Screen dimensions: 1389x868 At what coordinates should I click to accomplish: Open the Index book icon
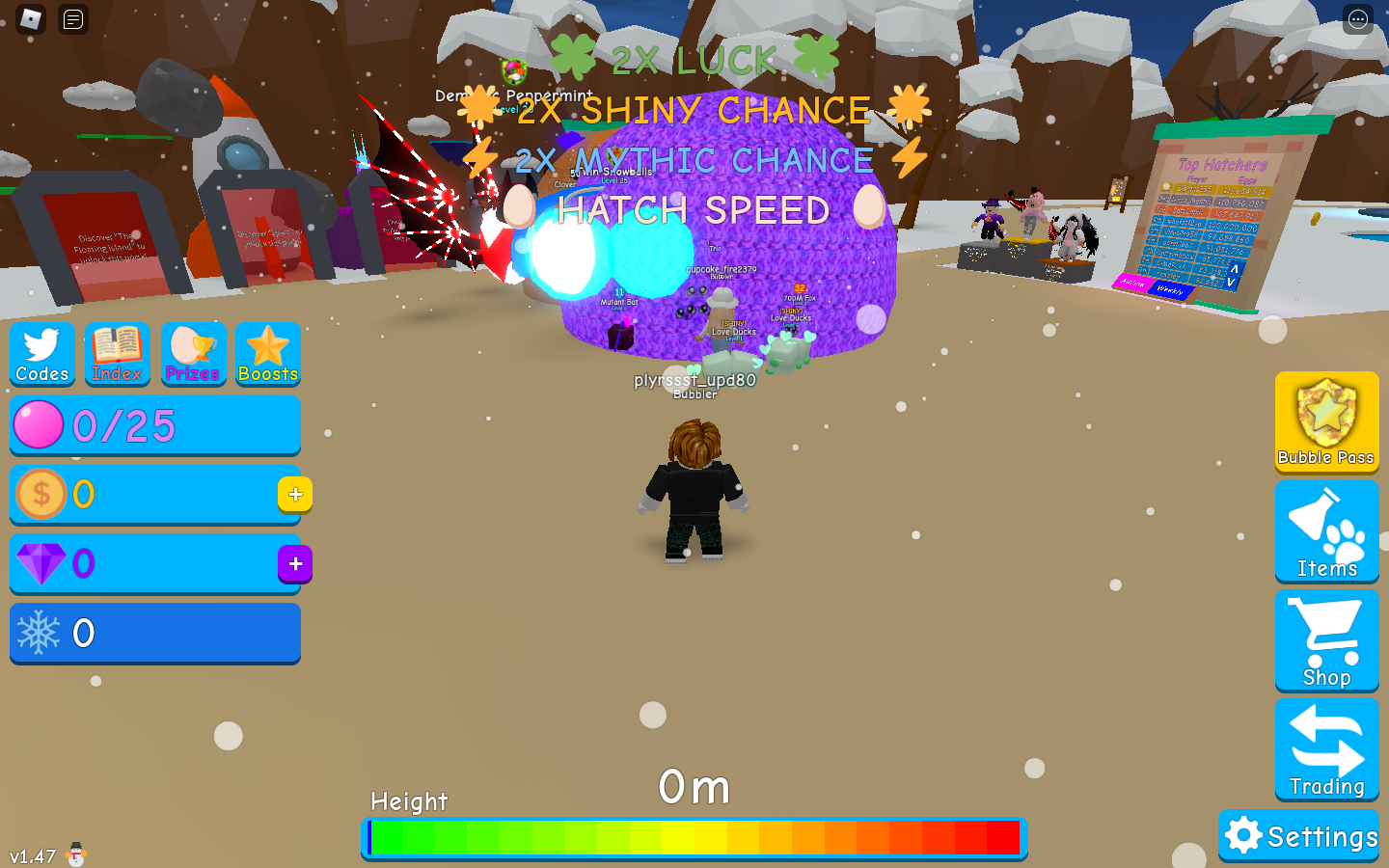[x=116, y=354]
